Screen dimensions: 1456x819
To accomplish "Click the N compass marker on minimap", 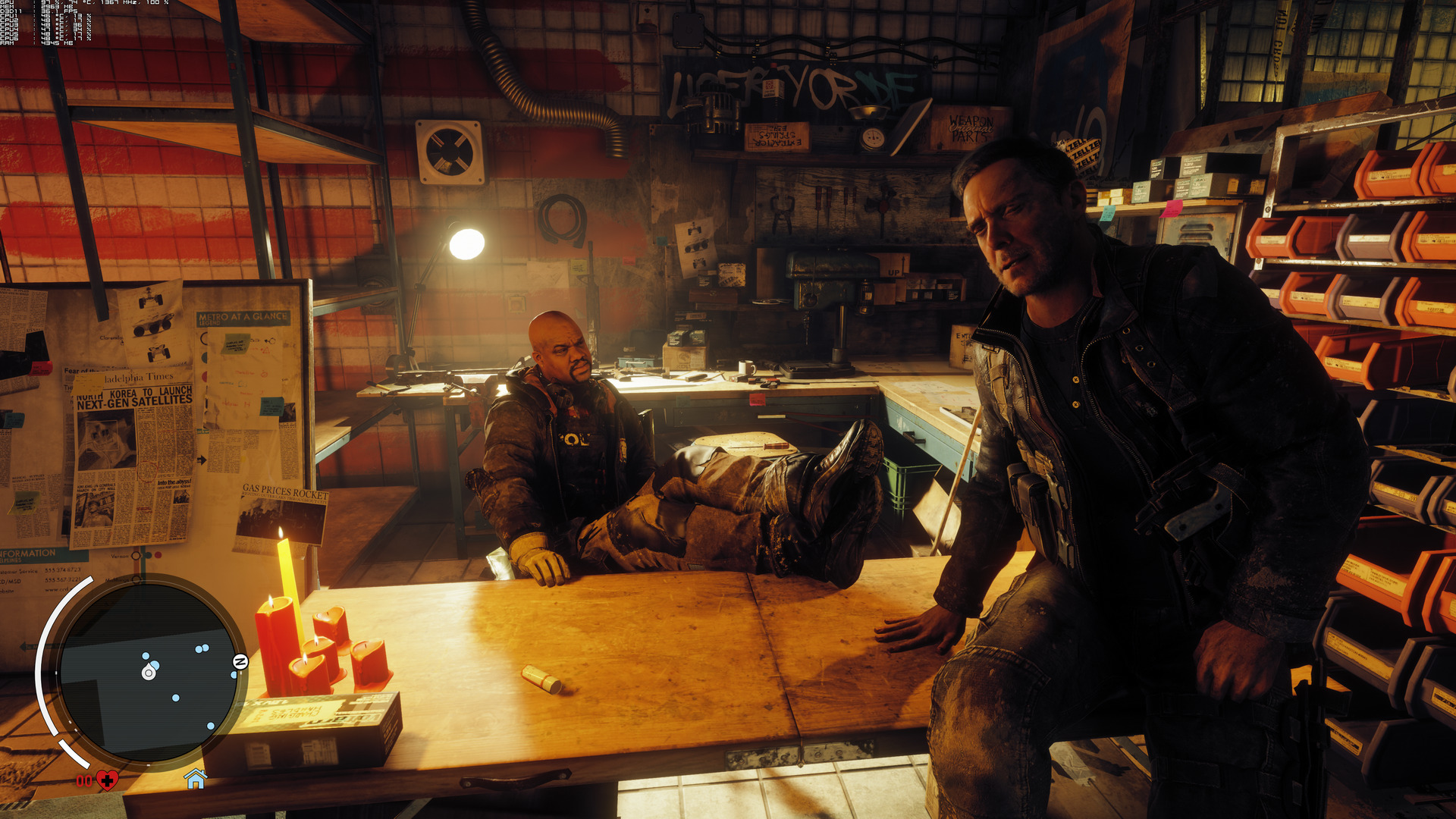I will pos(240,662).
